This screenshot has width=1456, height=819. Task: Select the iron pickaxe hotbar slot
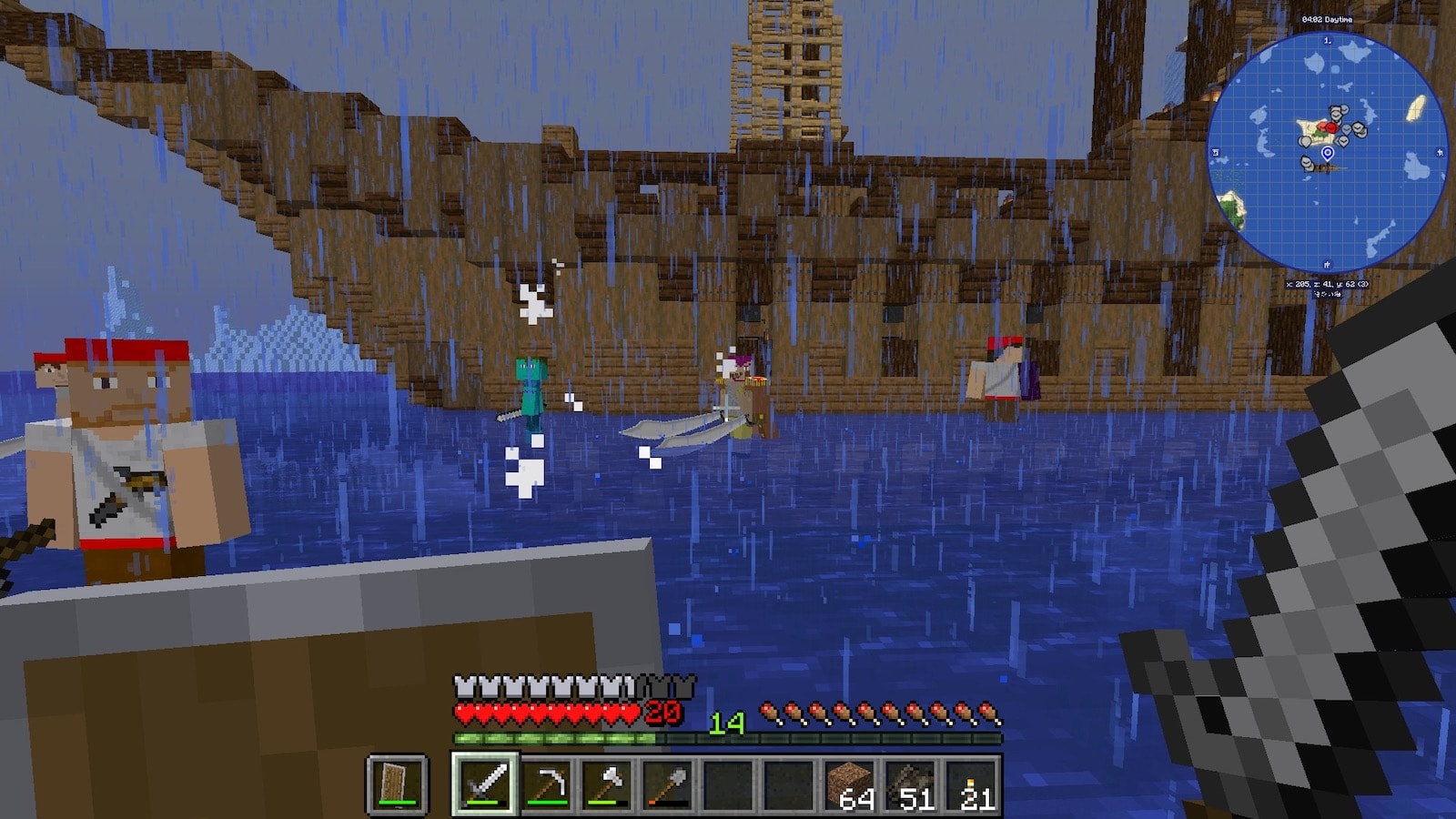(x=546, y=784)
